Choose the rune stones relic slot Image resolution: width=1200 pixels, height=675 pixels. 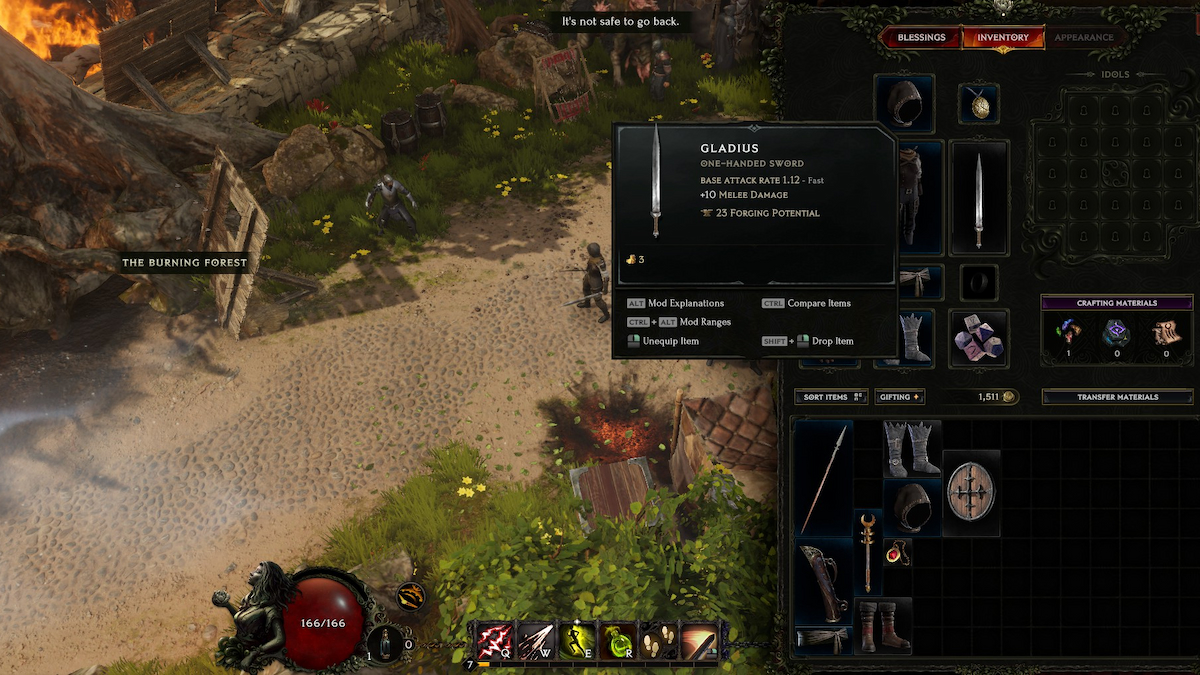coord(979,338)
